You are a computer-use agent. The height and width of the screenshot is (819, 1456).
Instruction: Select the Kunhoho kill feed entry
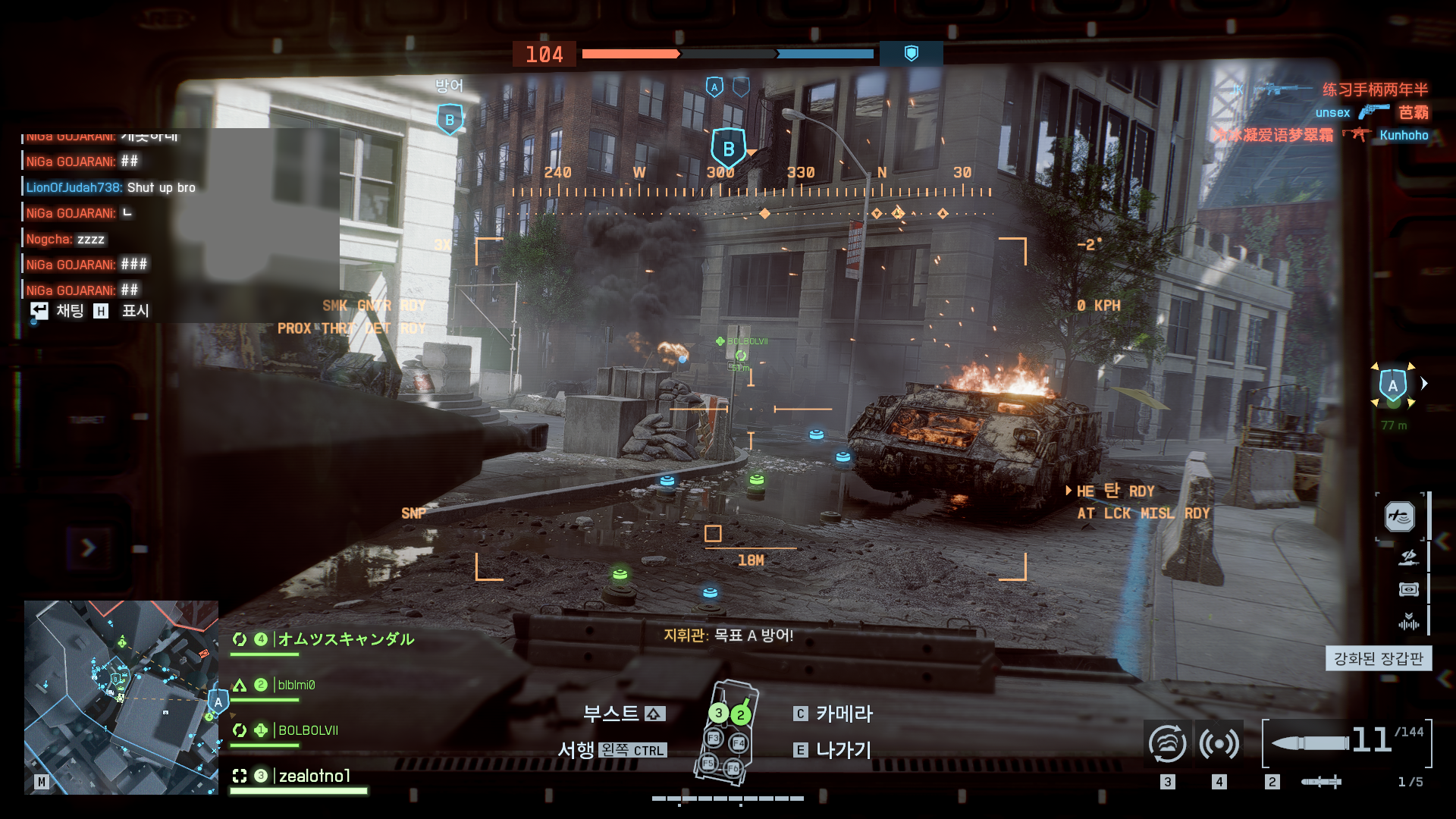coord(1404,135)
